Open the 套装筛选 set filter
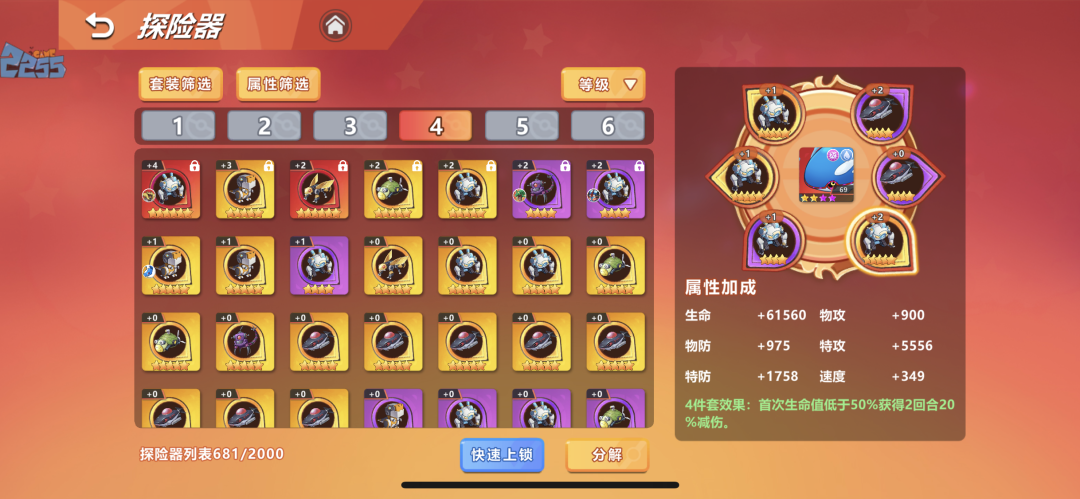The width and height of the screenshot is (1080, 499). click(181, 85)
